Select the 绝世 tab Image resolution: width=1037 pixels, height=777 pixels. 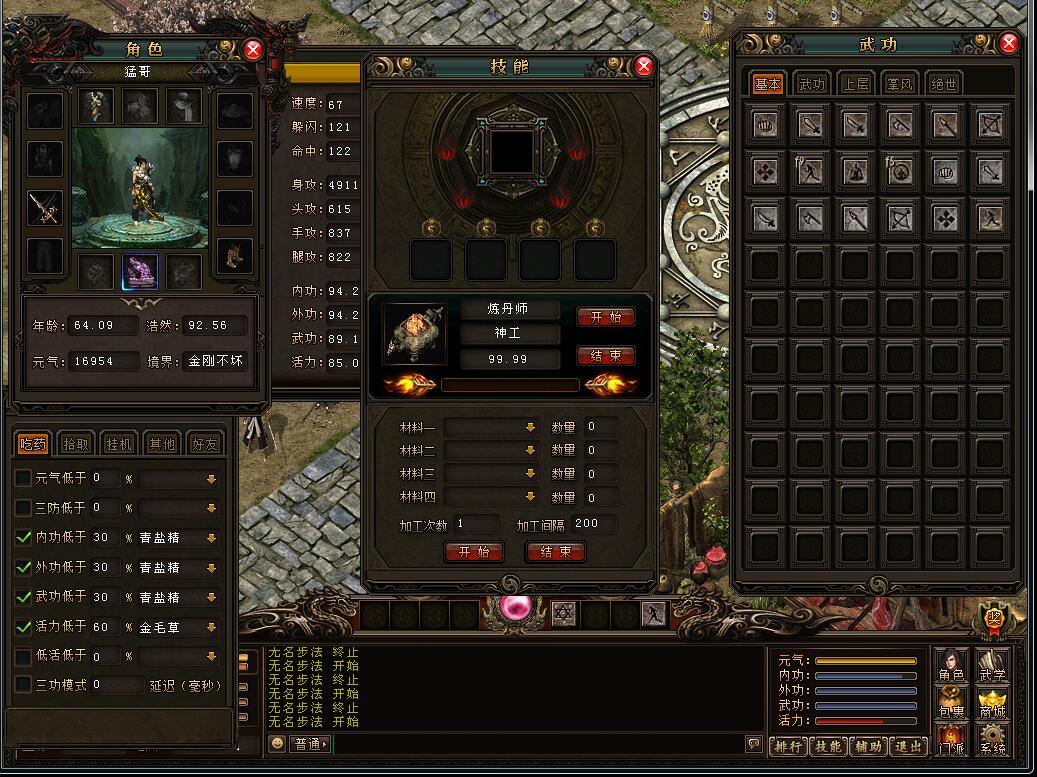point(943,84)
